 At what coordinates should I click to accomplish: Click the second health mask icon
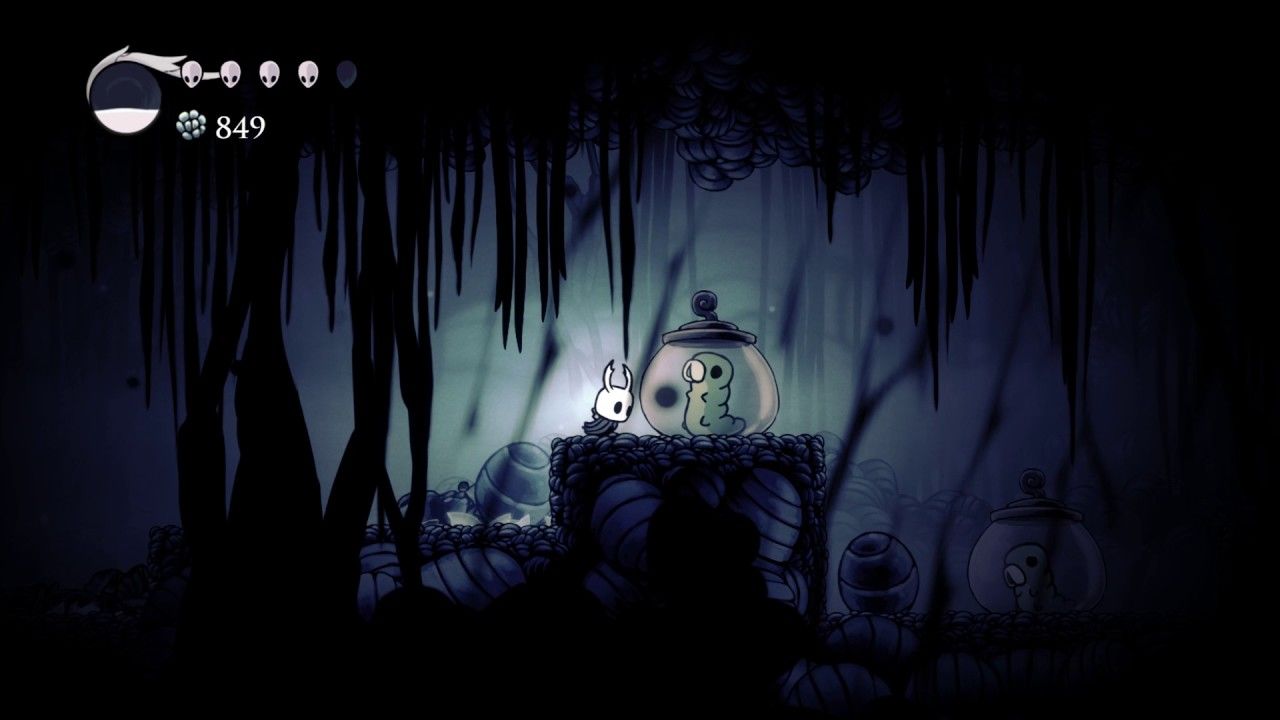[x=231, y=75]
